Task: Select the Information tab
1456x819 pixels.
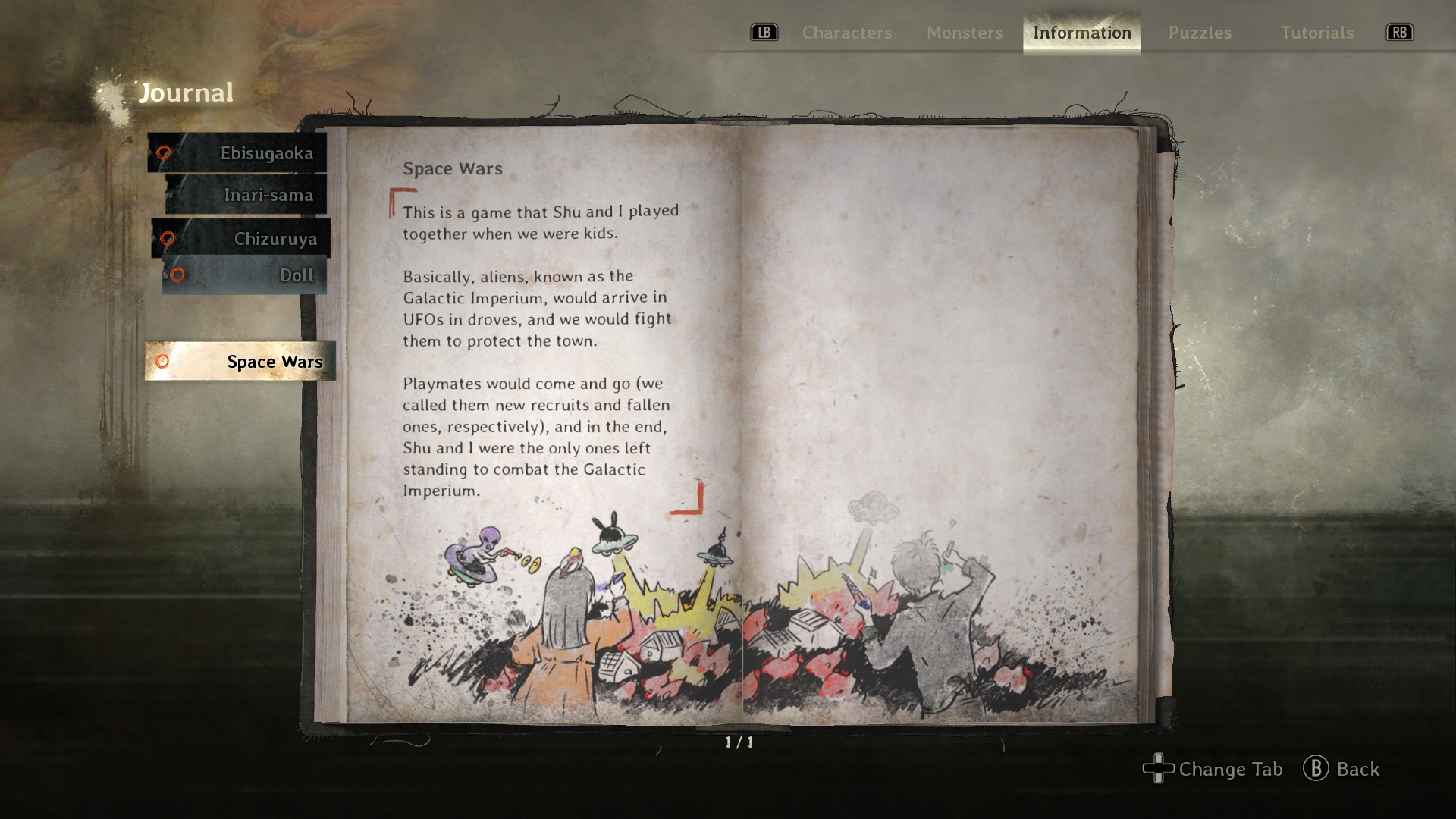Action: tap(1081, 33)
